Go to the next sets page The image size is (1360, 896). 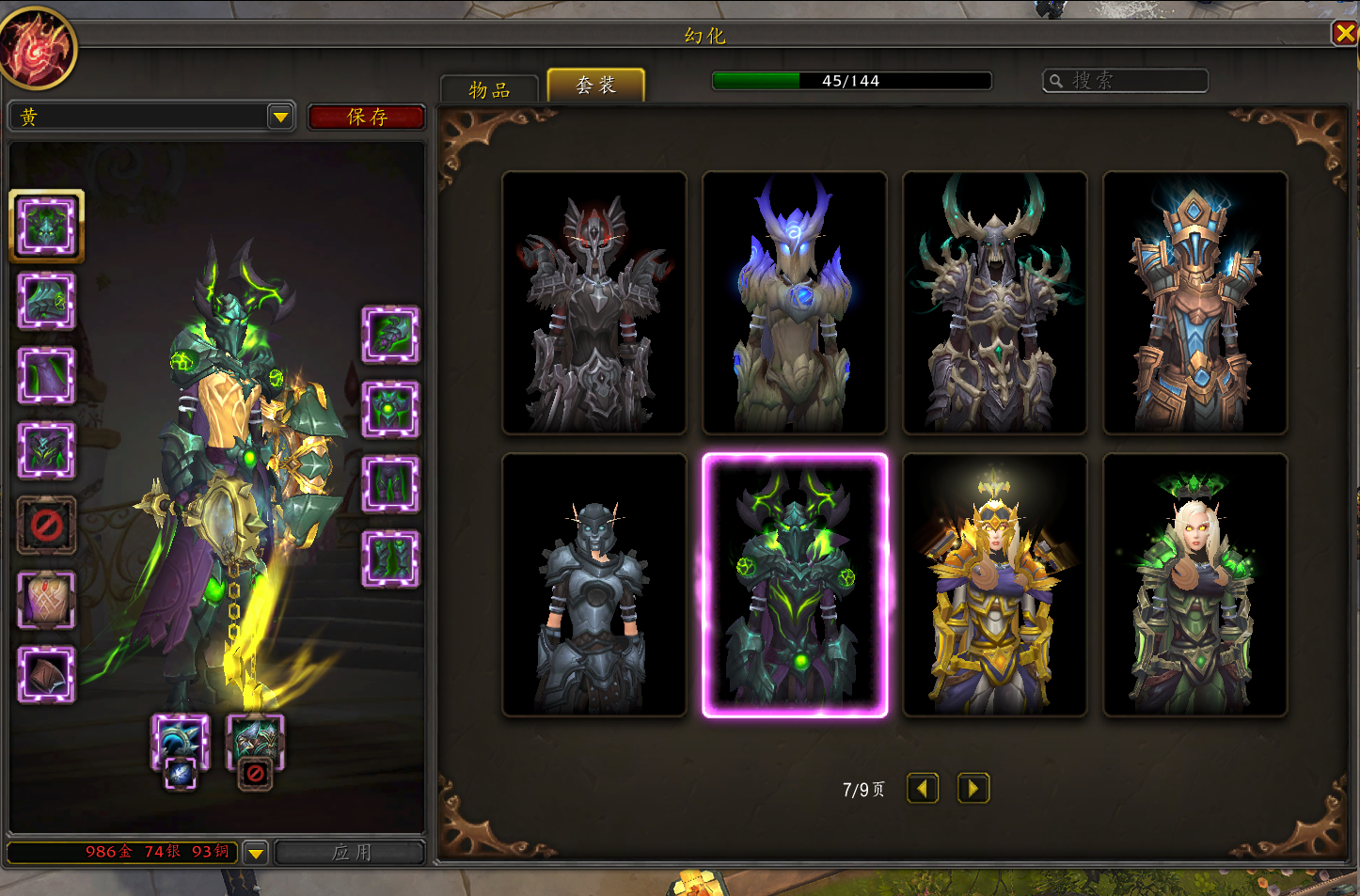(x=973, y=788)
